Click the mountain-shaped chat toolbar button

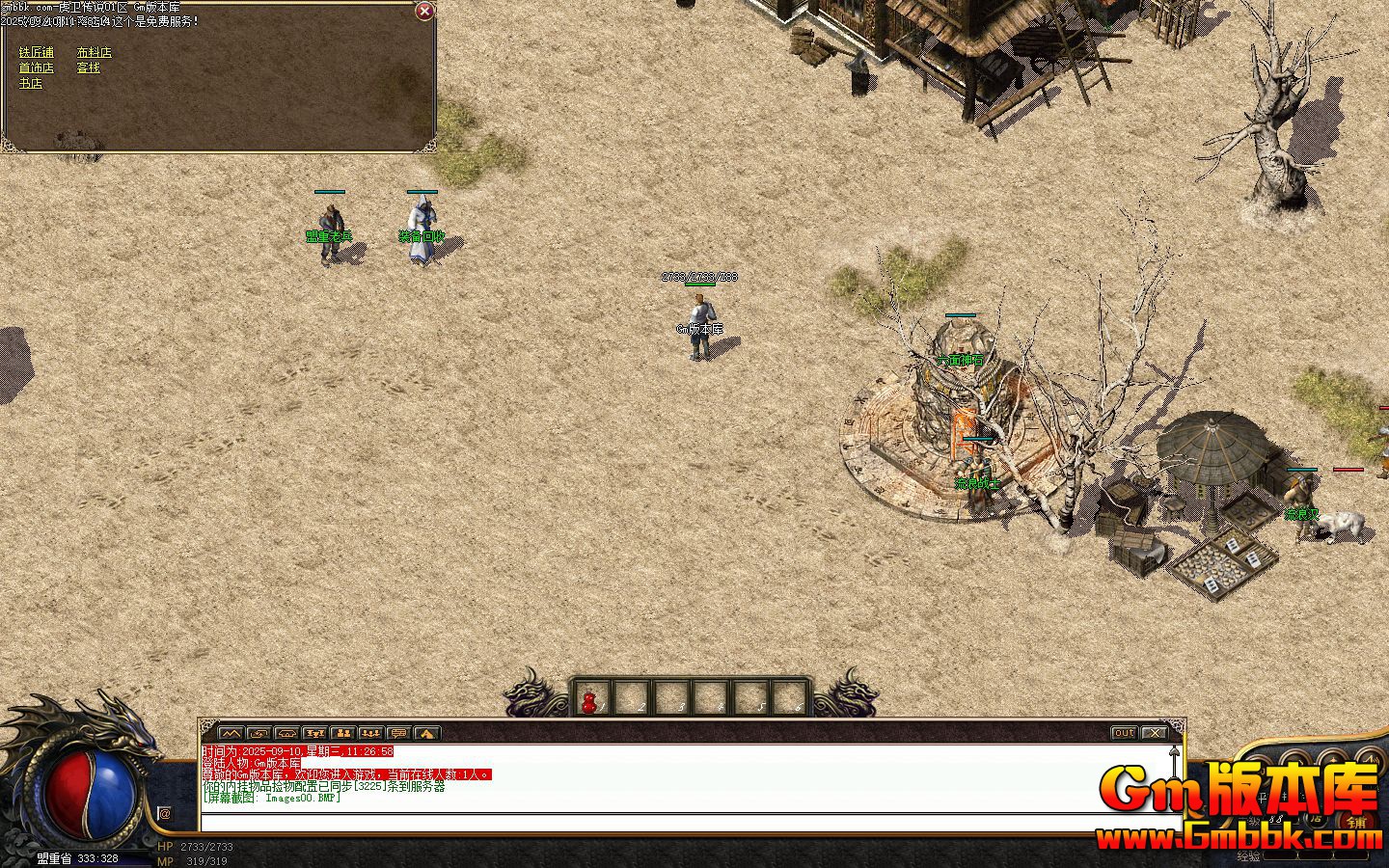pos(230,733)
